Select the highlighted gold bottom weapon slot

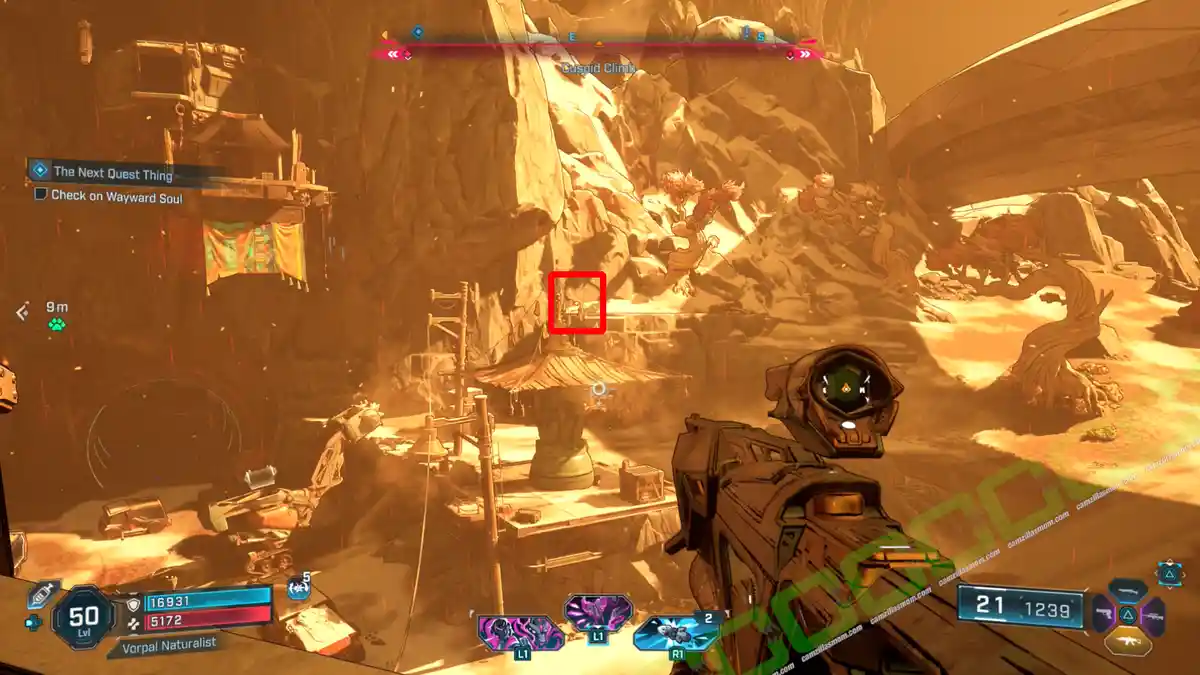tap(1128, 640)
